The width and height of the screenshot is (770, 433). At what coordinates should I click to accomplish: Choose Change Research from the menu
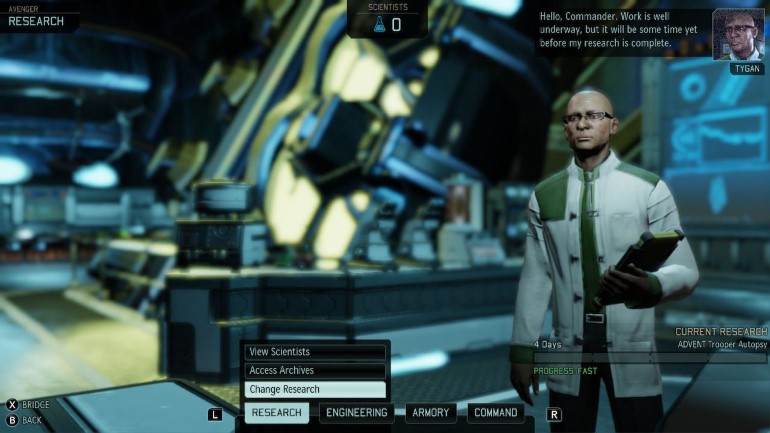click(x=315, y=390)
